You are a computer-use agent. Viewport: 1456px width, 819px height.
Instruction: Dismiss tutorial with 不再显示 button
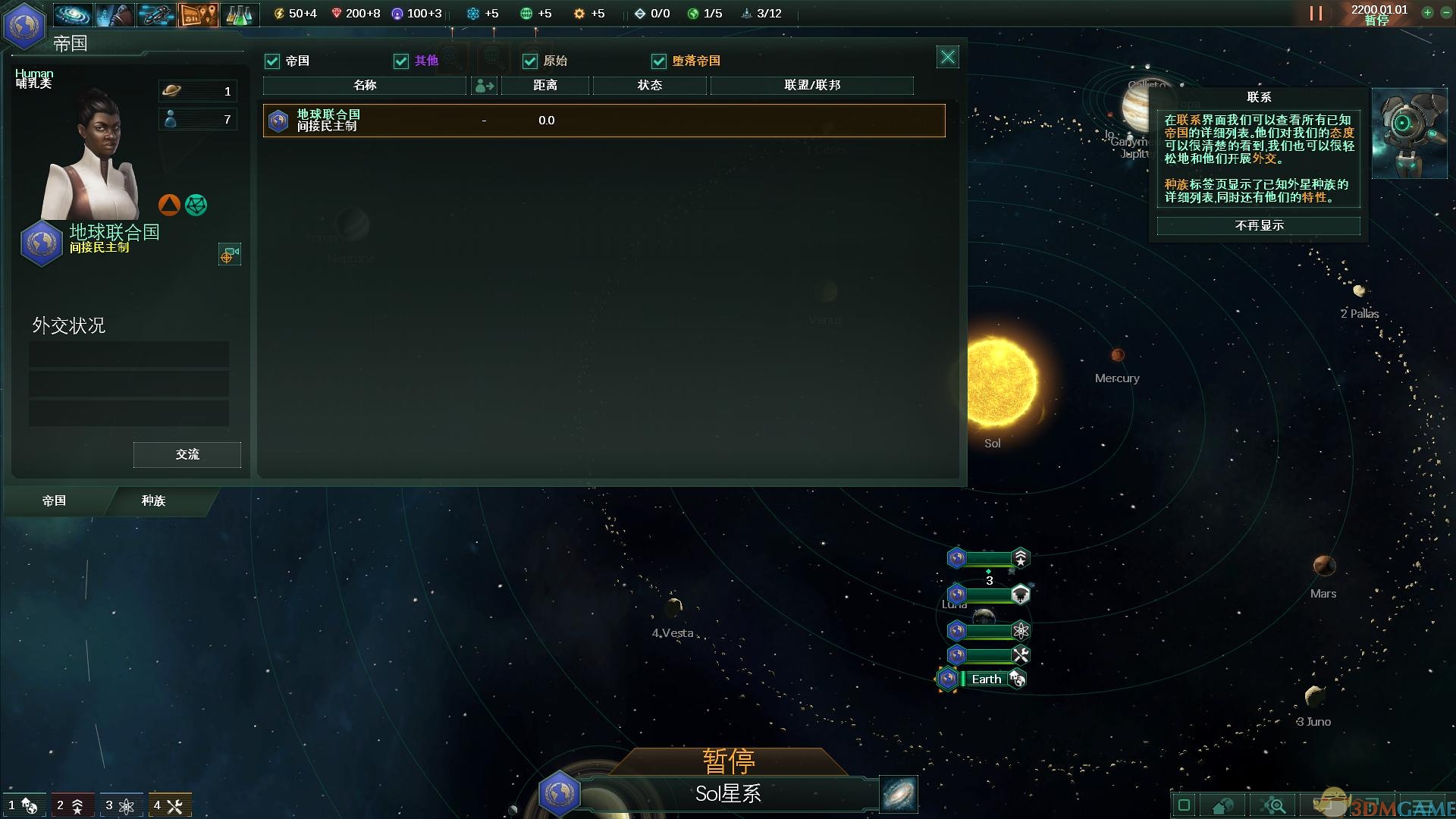pos(1257,225)
